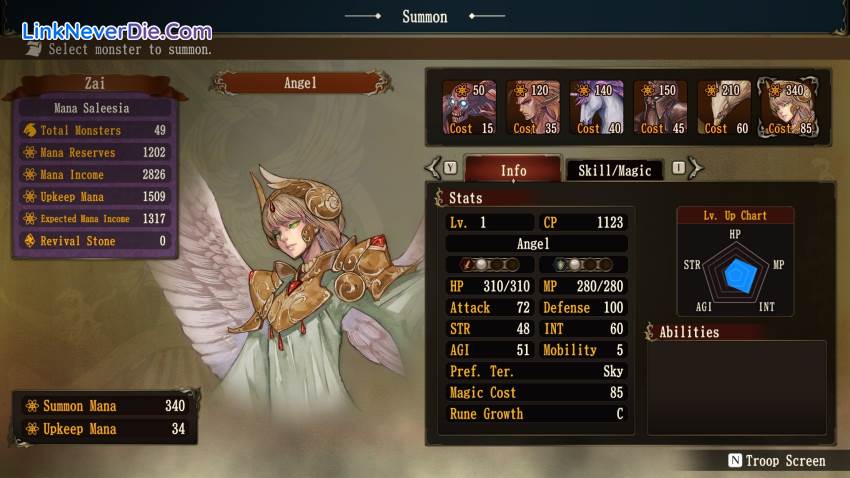Viewport: 850px width, 478px height.
Task: Select the 150-mana monster with cost 45
Action: 661,108
